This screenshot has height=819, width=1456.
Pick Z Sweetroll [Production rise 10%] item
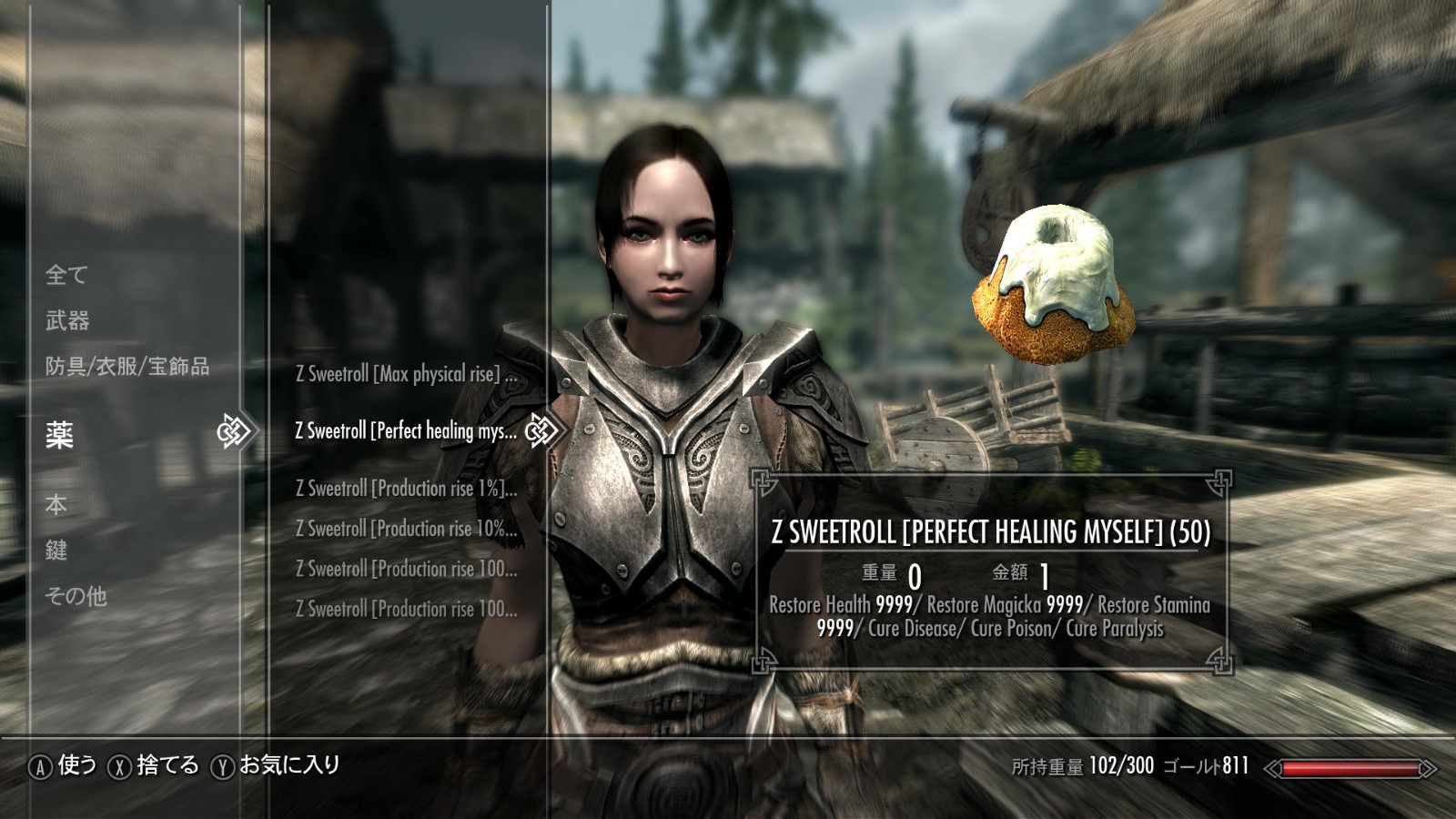pos(406,529)
